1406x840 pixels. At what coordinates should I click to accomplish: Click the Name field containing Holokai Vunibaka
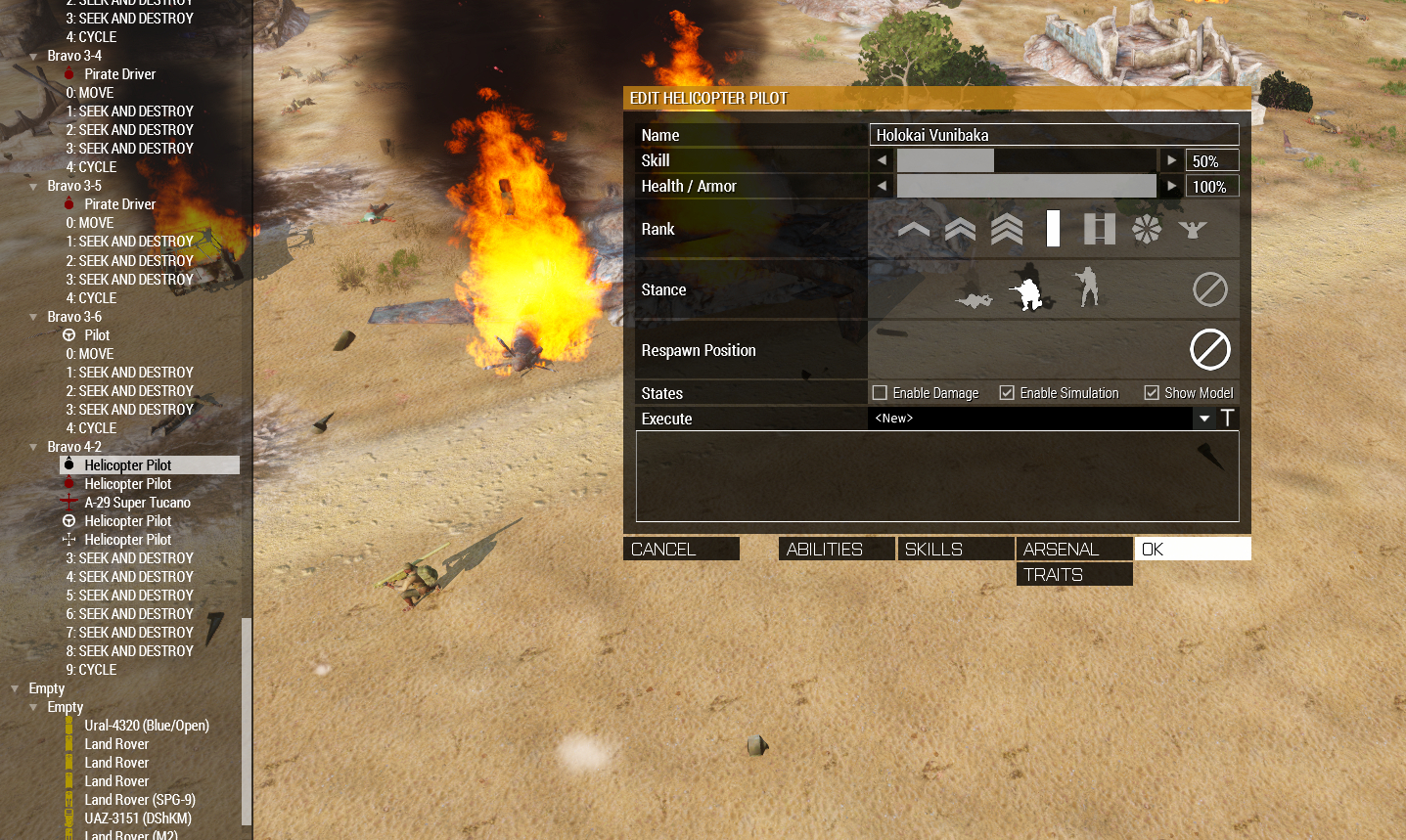click(x=1054, y=135)
